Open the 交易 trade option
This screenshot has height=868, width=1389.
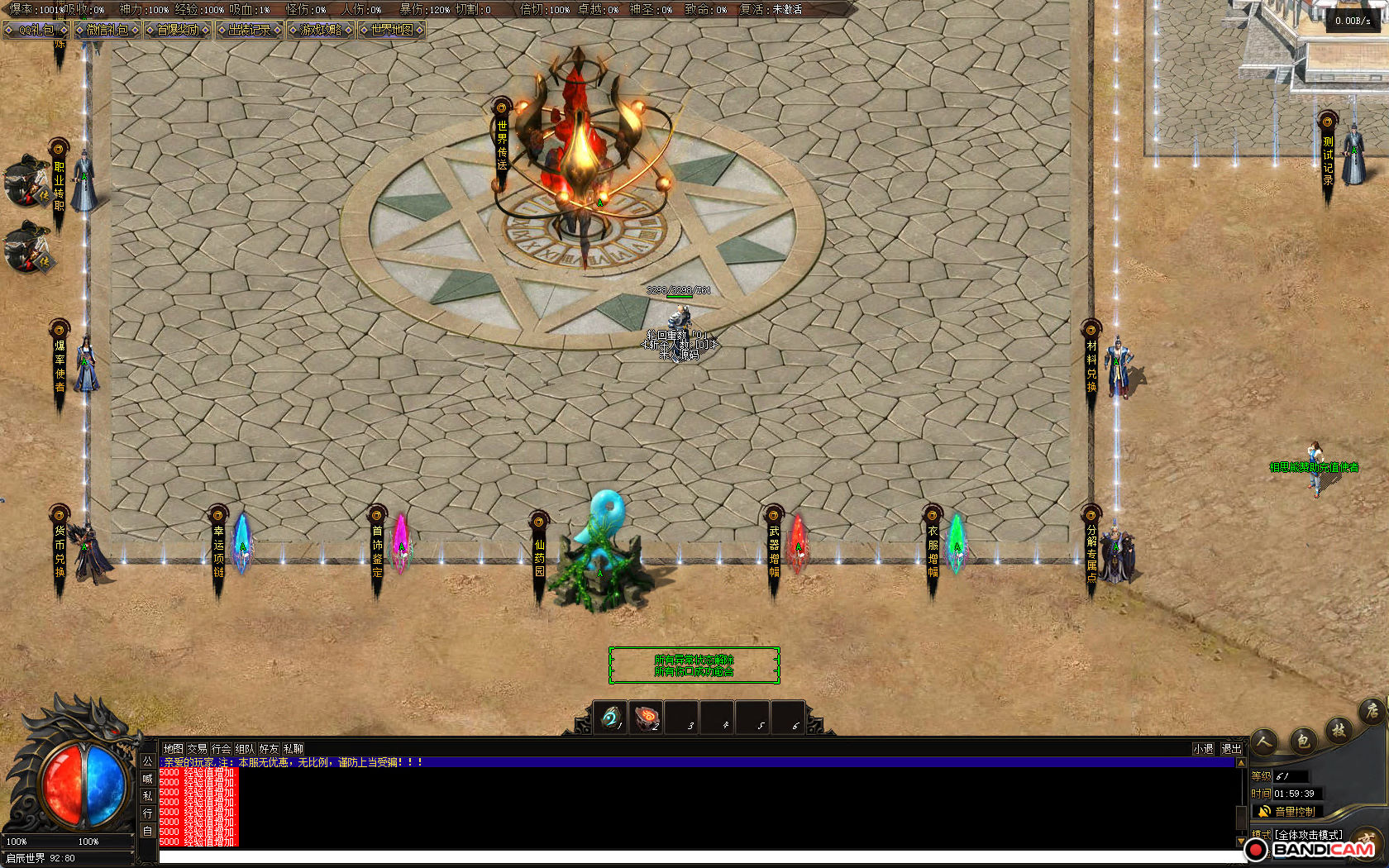197,749
